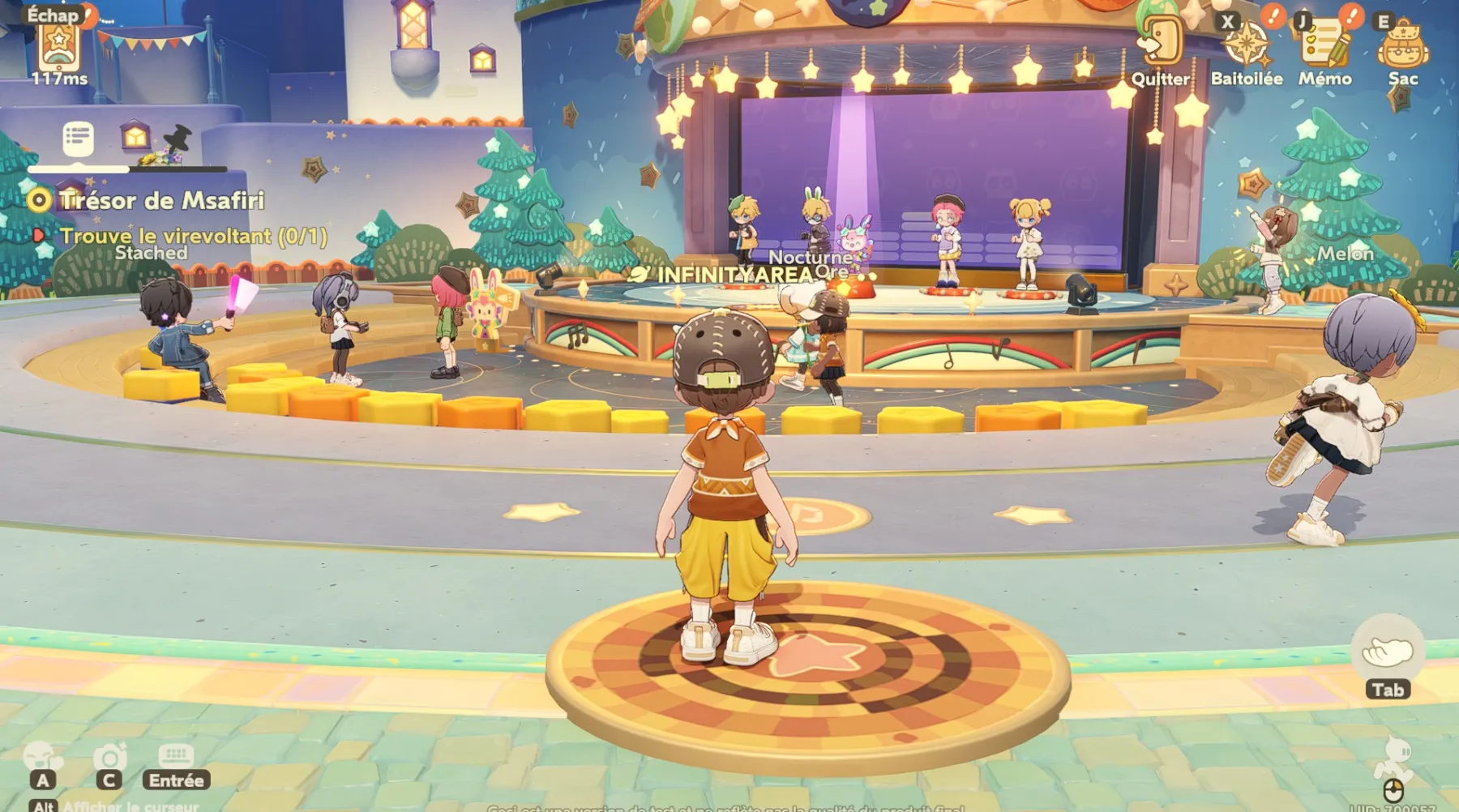Open the Sac backpack inventory
Screen dimensions: 1459x812
pos(1402,46)
